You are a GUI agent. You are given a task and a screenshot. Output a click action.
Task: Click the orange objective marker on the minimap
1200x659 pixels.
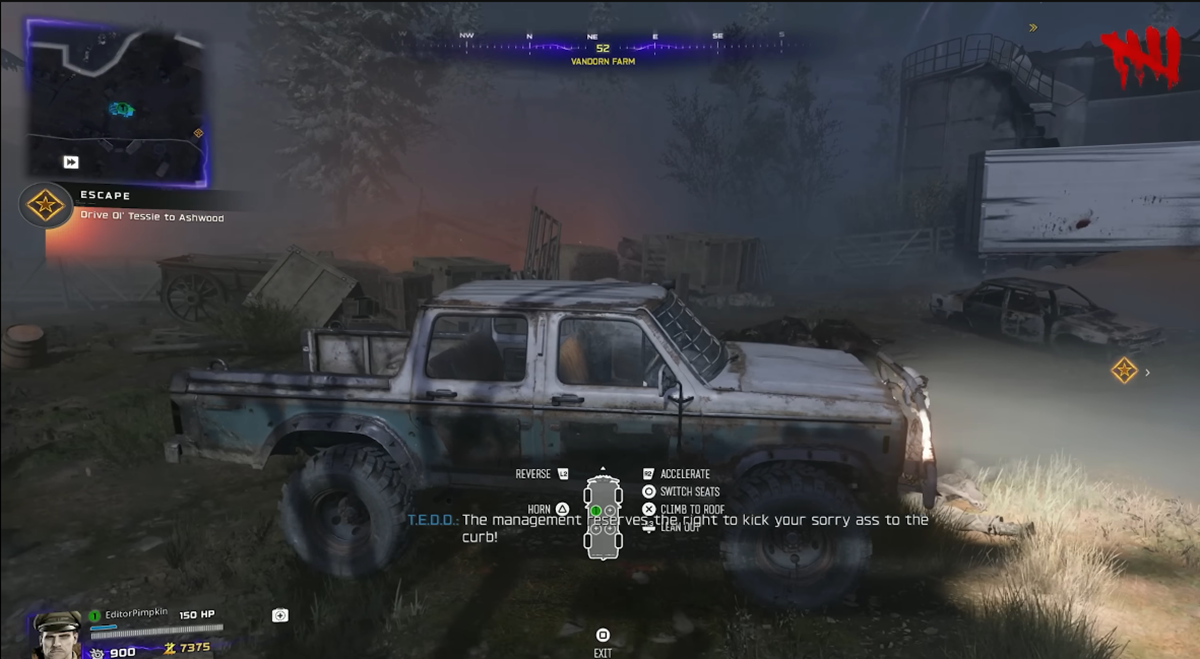coord(198,133)
